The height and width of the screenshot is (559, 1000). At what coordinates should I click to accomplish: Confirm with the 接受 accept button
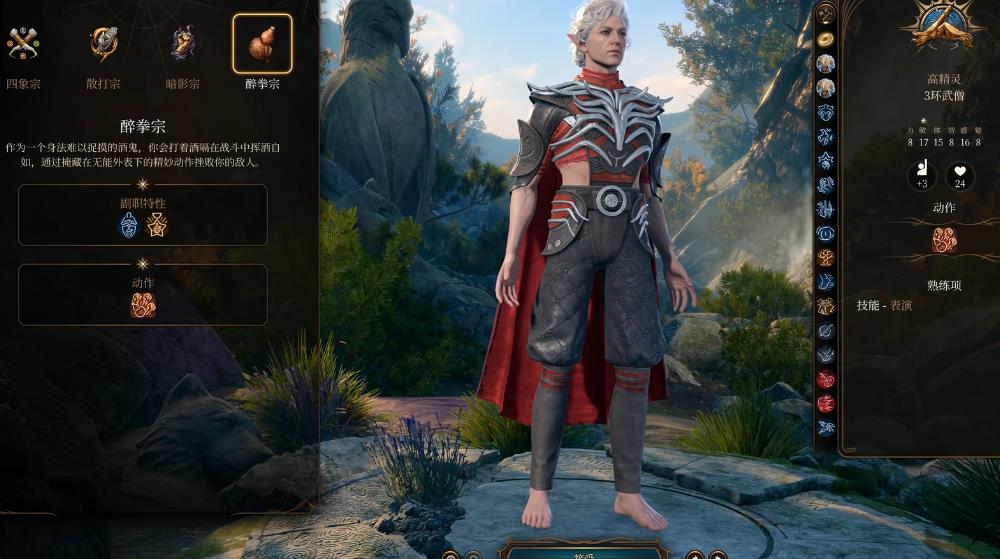[584, 551]
